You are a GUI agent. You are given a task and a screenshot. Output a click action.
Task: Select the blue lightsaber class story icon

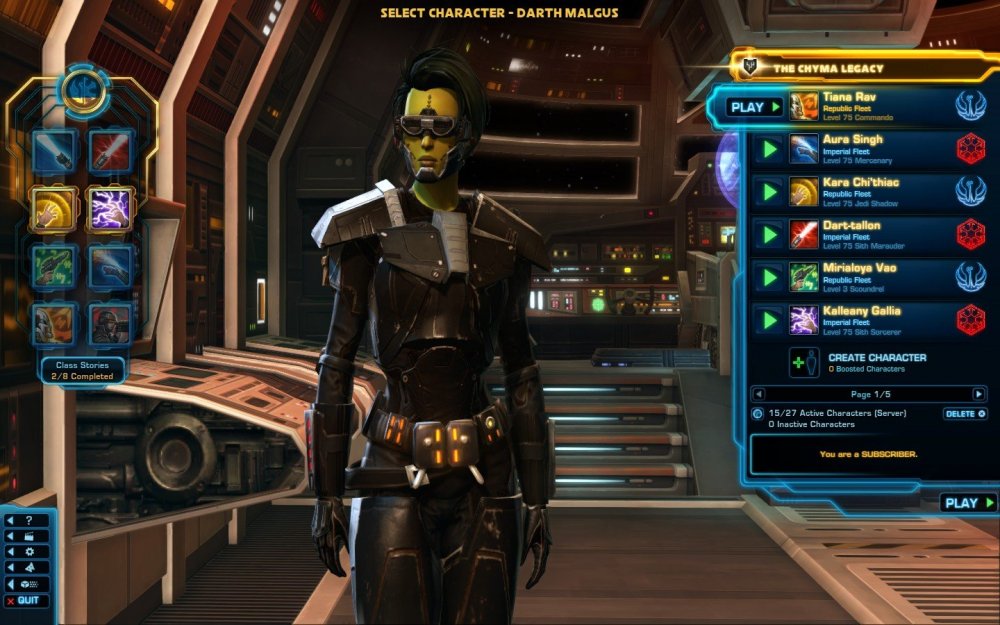pyautogui.click(x=53, y=152)
